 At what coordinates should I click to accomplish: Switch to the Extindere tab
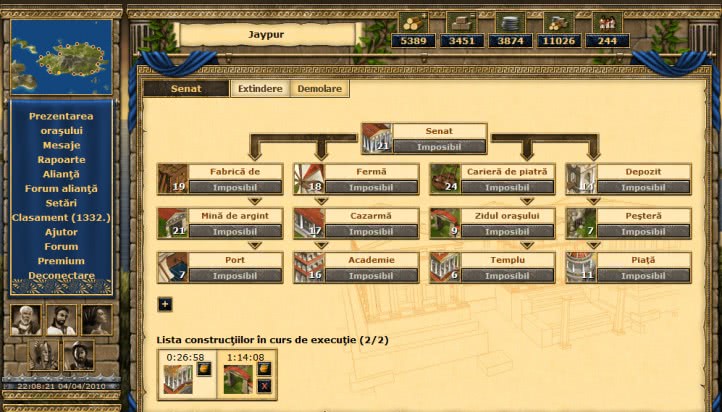click(x=259, y=89)
